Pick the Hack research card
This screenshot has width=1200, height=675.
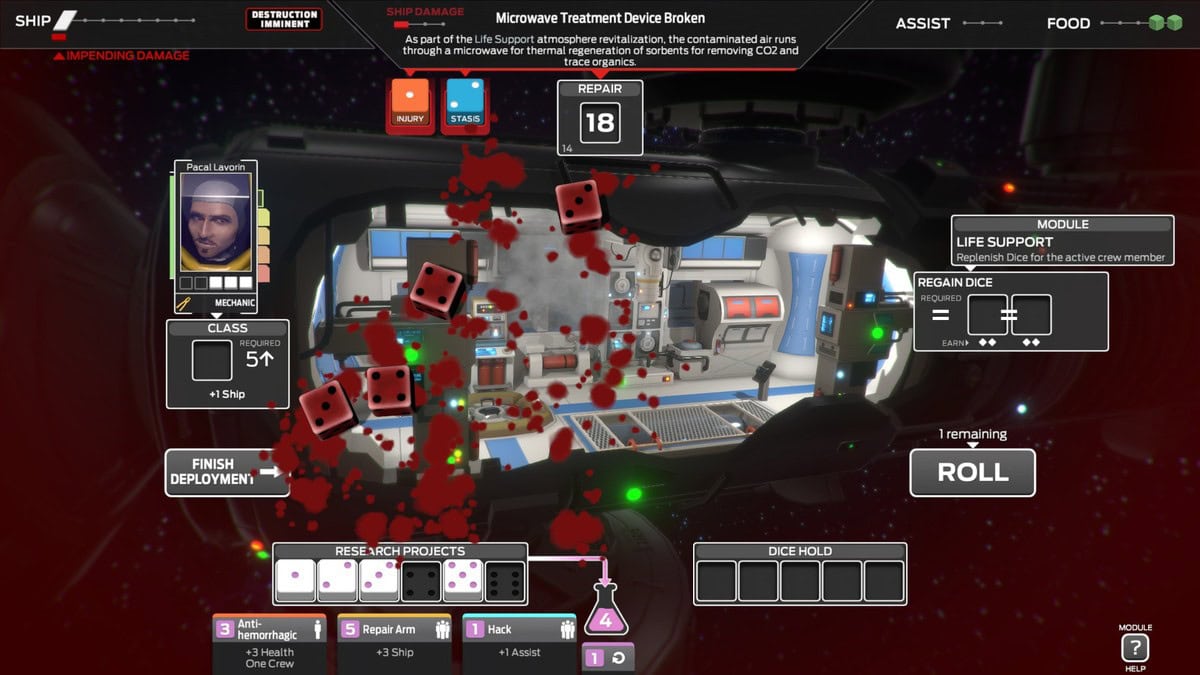519,642
